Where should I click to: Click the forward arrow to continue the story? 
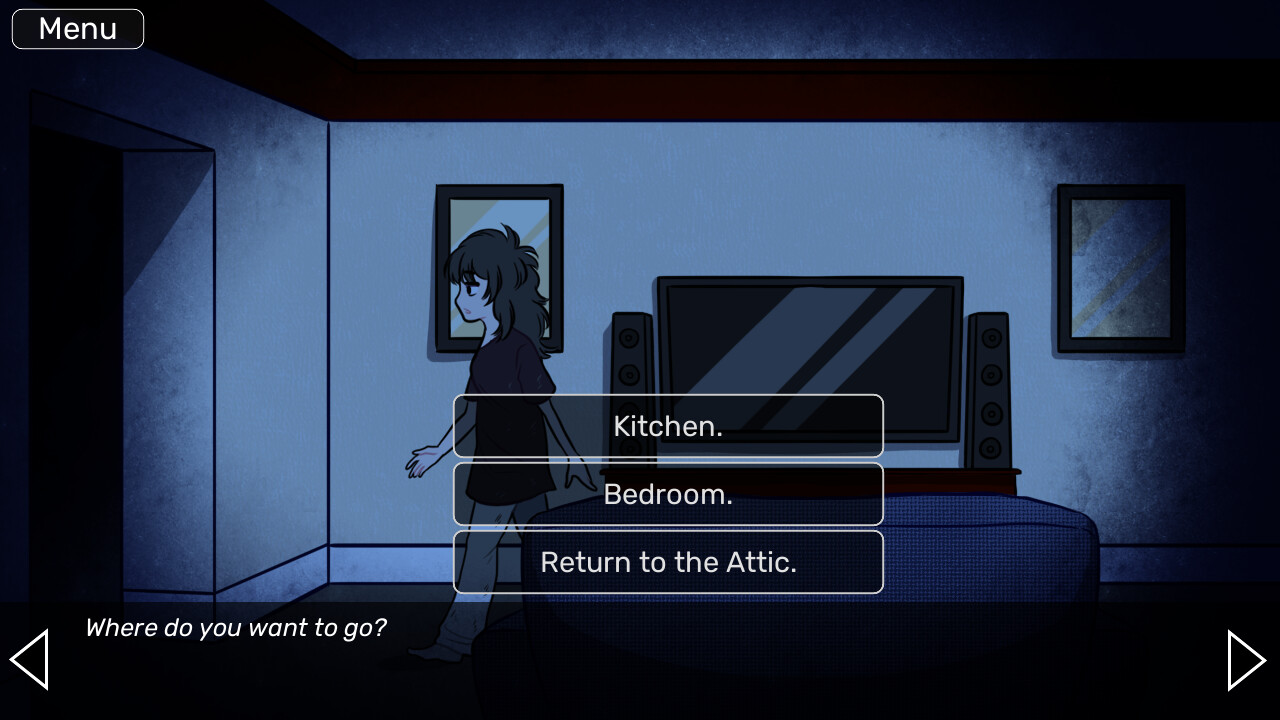(1247, 660)
